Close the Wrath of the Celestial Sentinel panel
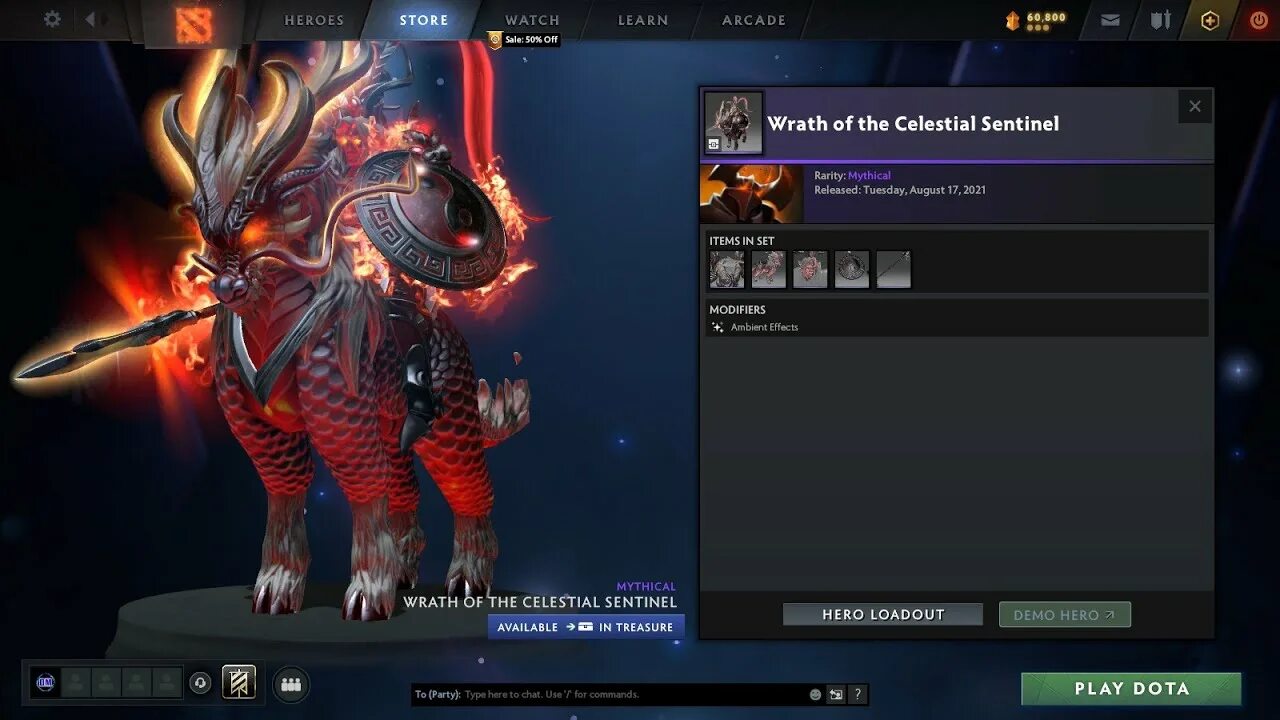Image resolution: width=1280 pixels, height=720 pixels. pos(1195,106)
